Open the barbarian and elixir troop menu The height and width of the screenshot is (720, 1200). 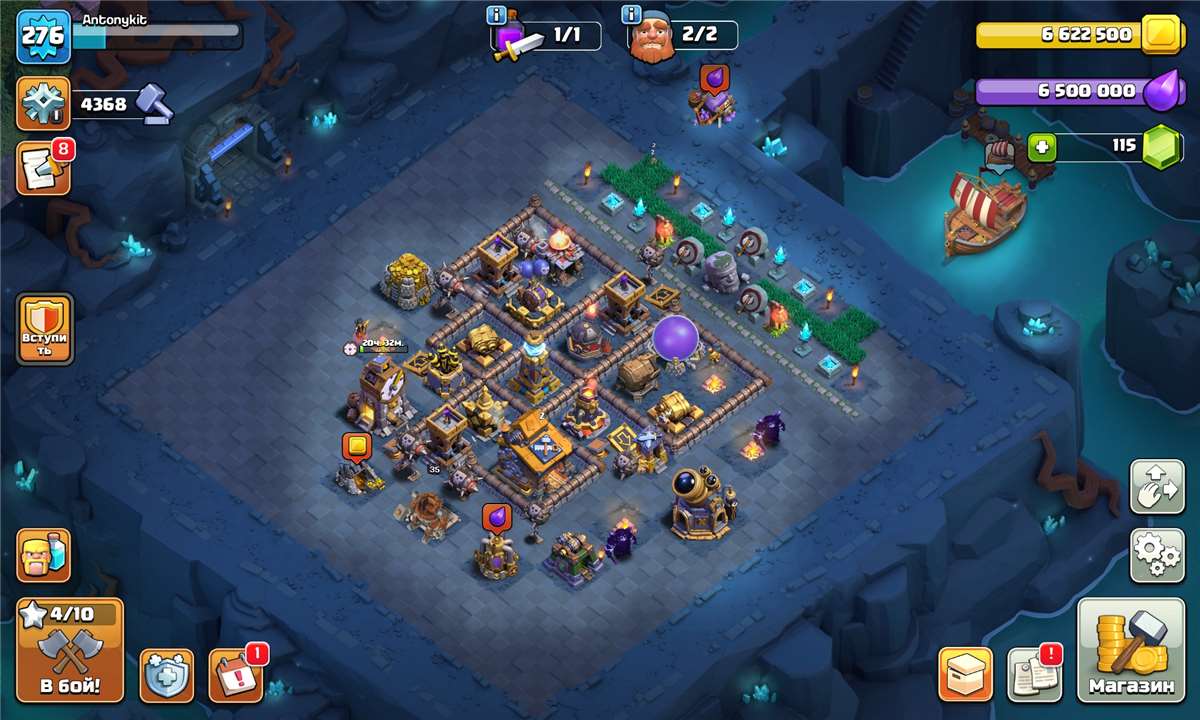coord(44,555)
